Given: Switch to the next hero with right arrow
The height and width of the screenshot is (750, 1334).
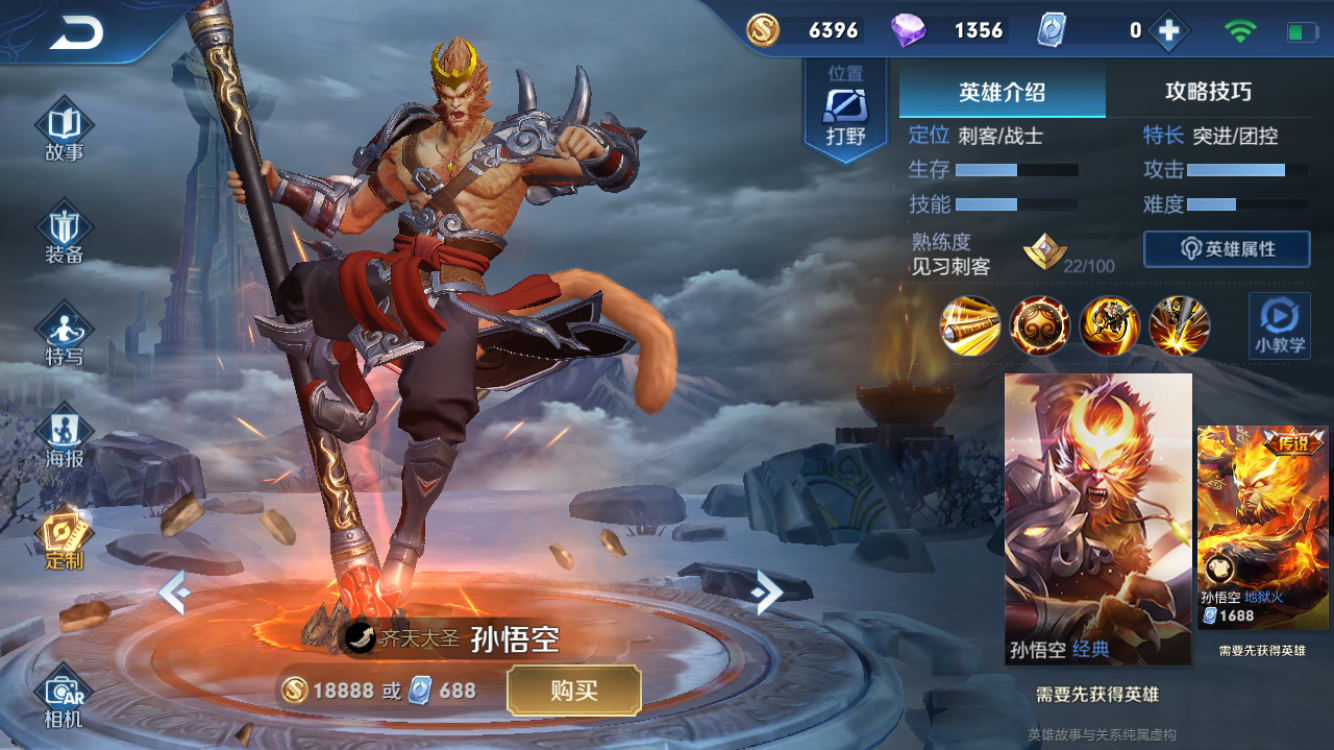Looking at the screenshot, I should click(767, 592).
